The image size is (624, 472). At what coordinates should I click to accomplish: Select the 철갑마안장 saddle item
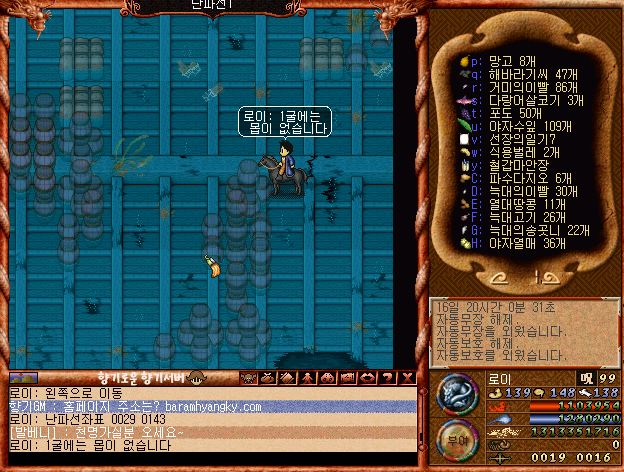pos(510,165)
